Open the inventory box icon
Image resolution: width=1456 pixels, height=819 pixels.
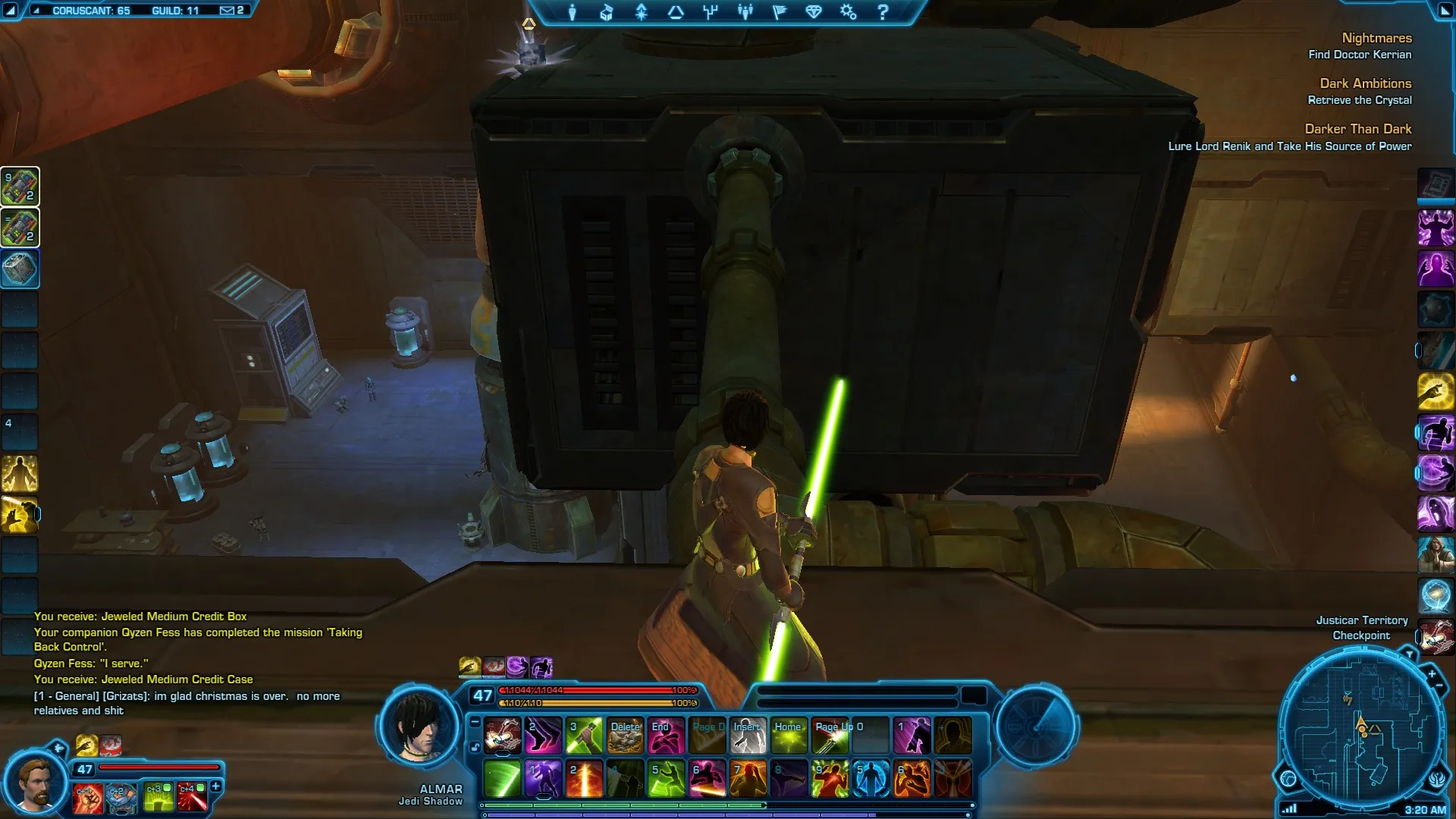(607, 12)
